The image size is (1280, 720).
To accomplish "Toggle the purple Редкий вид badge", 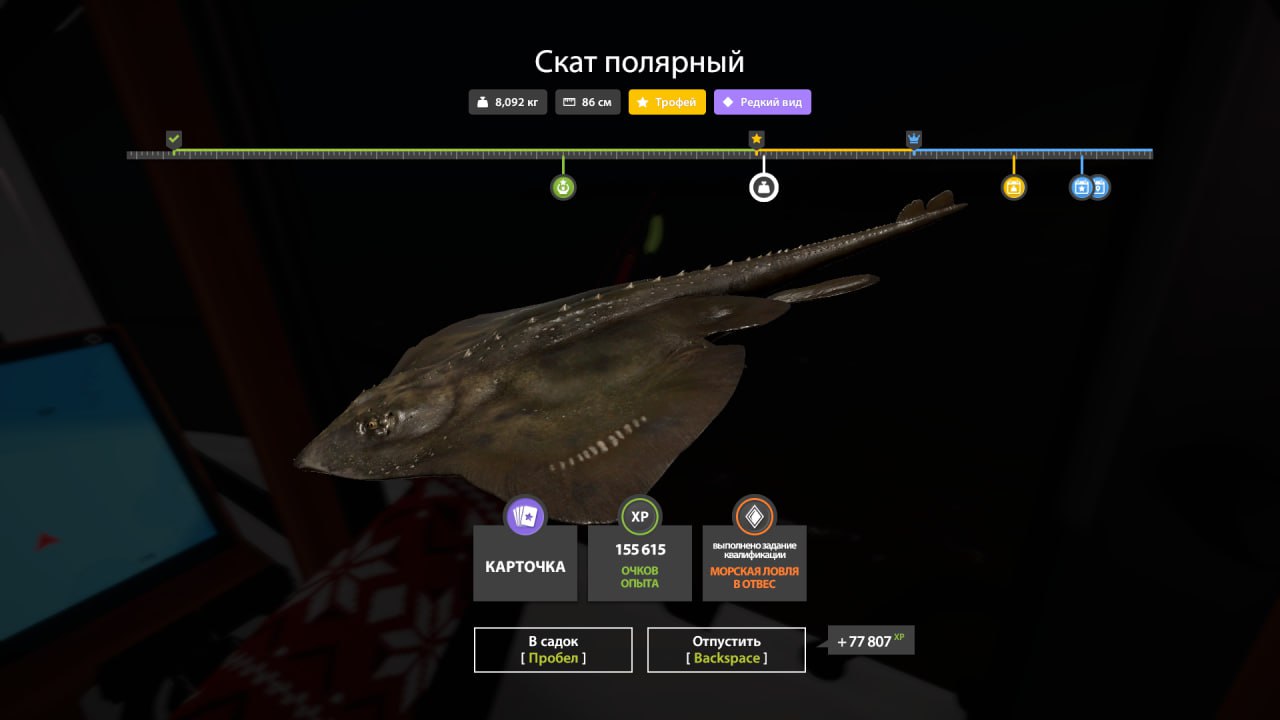I will click(762, 101).
